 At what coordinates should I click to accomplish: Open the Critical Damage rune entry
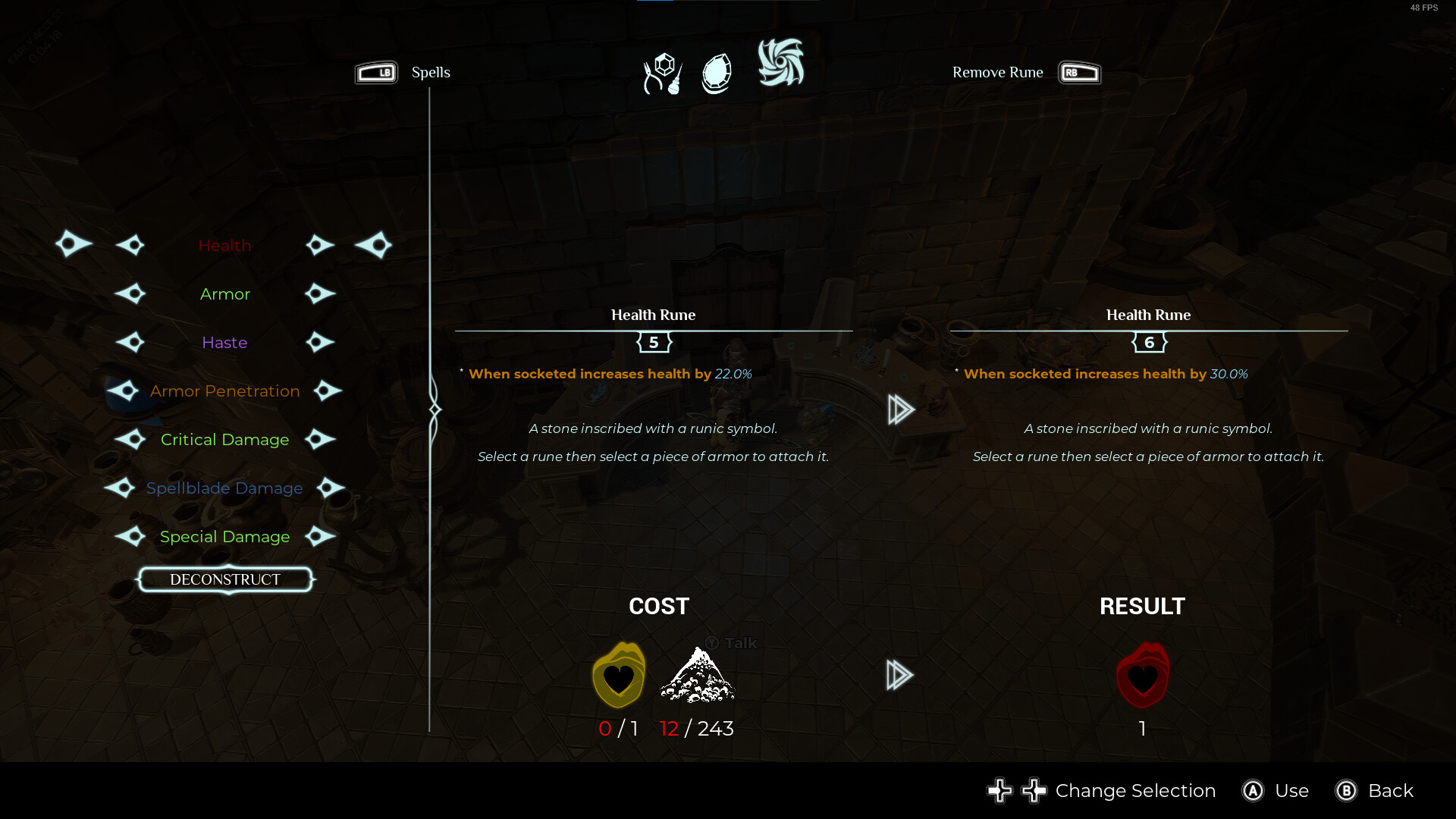click(x=224, y=440)
